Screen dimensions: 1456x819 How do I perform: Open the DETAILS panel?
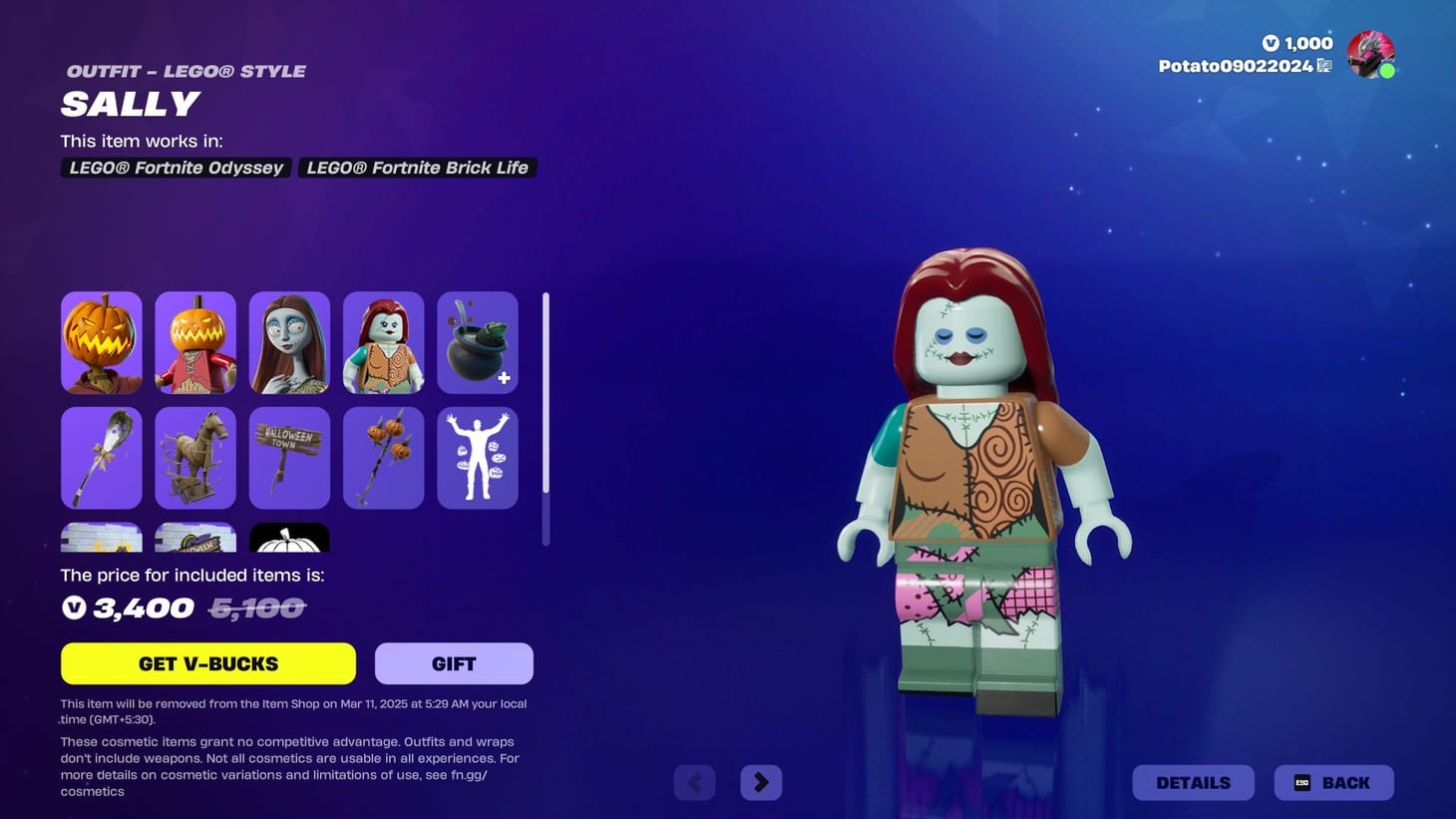click(1193, 782)
